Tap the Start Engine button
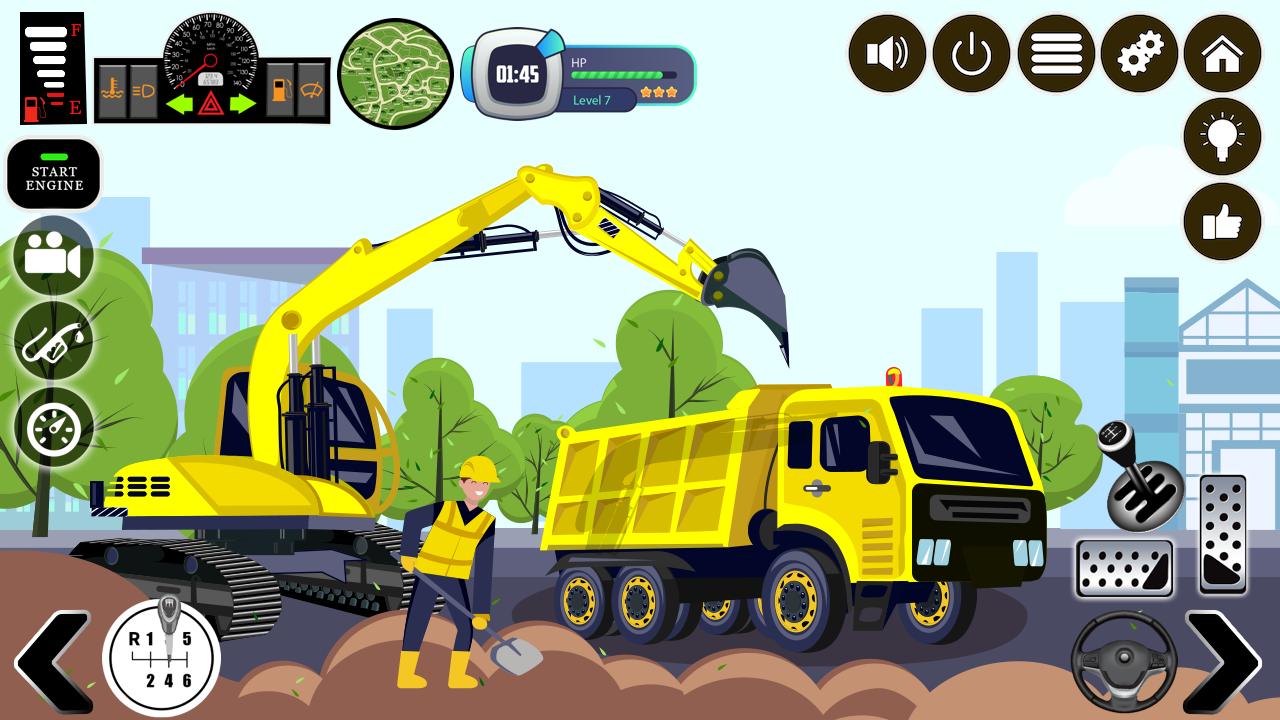The width and height of the screenshot is (1280, 720). 54,174
